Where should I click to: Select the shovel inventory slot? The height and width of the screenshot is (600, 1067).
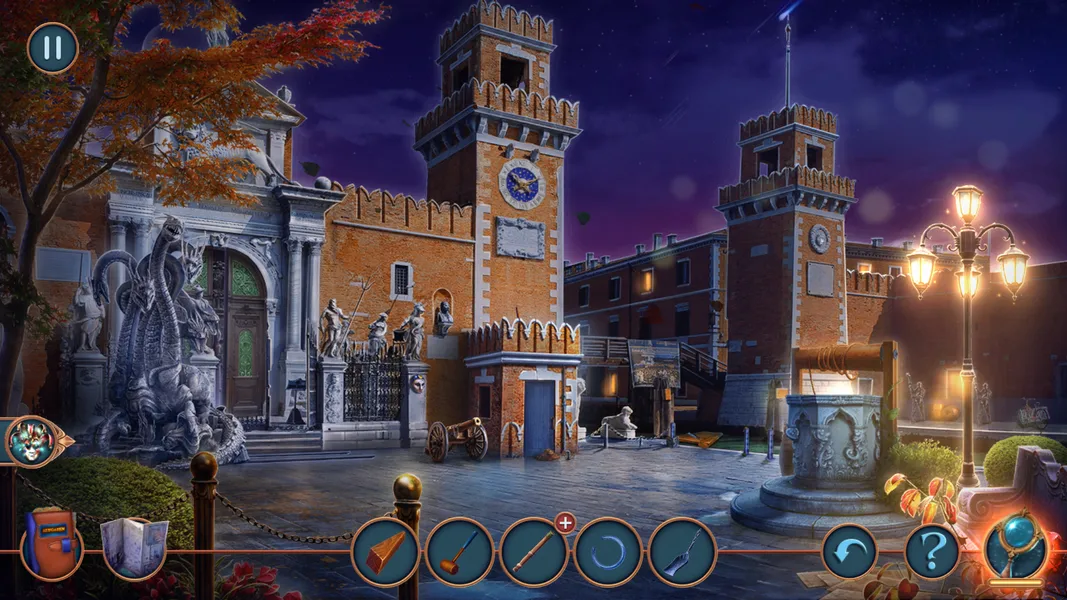point(682,552)
